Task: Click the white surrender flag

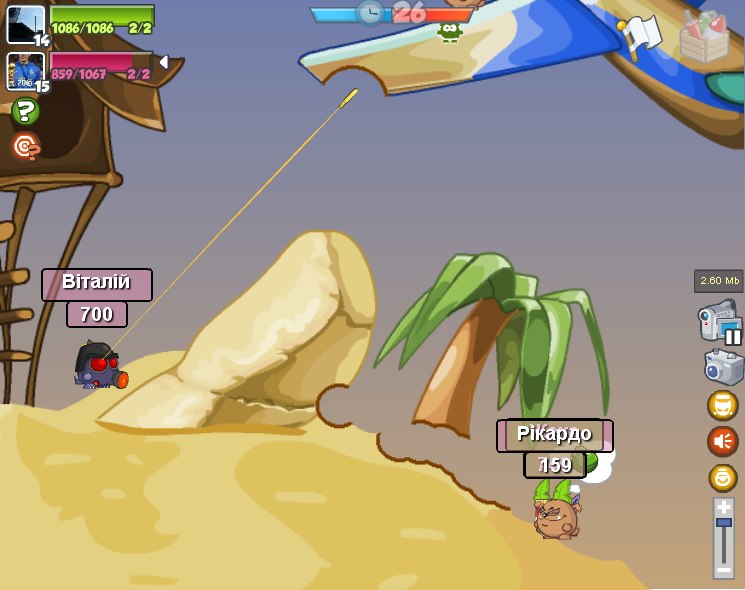Action: pyautogui.click(x=641, y=34)
